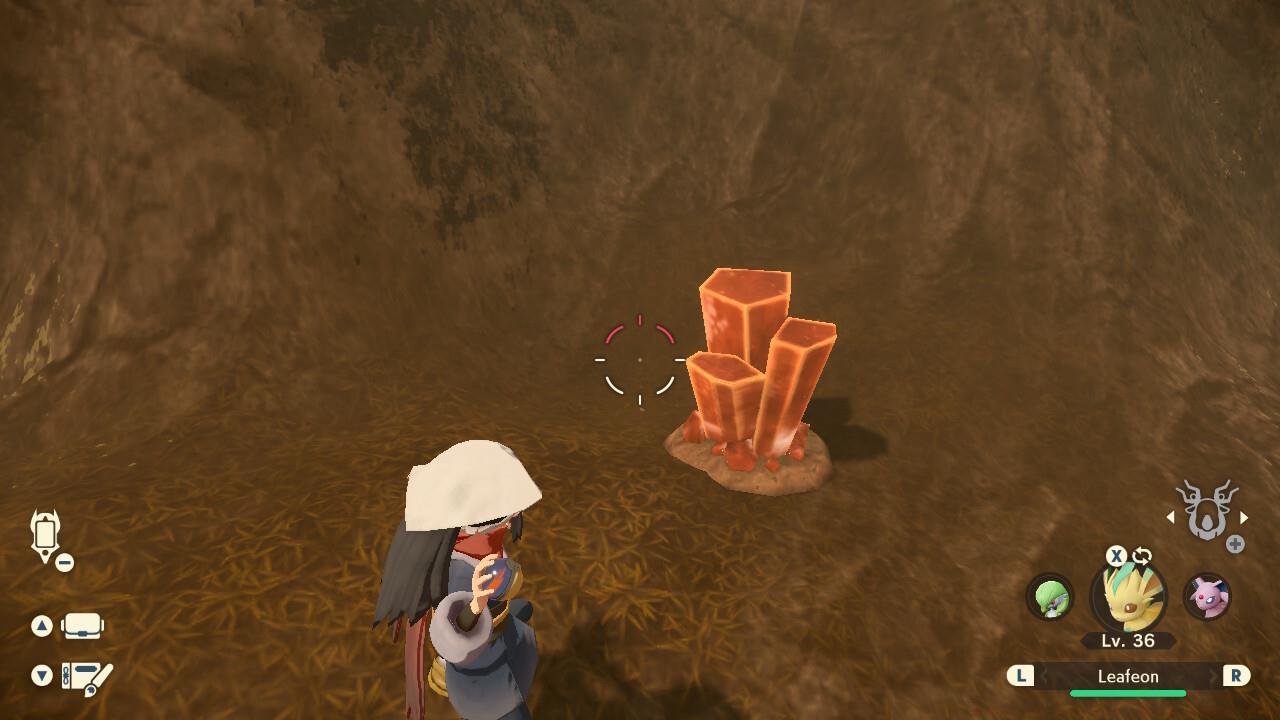The image size is (1280, 720).
Task: Click the green health bar under Leafeon
Action: (1128, 692)
